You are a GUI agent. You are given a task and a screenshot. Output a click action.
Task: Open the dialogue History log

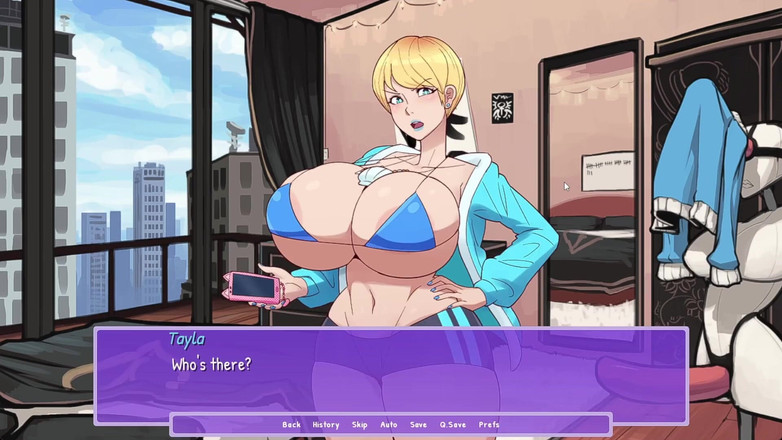click(325, 425)
